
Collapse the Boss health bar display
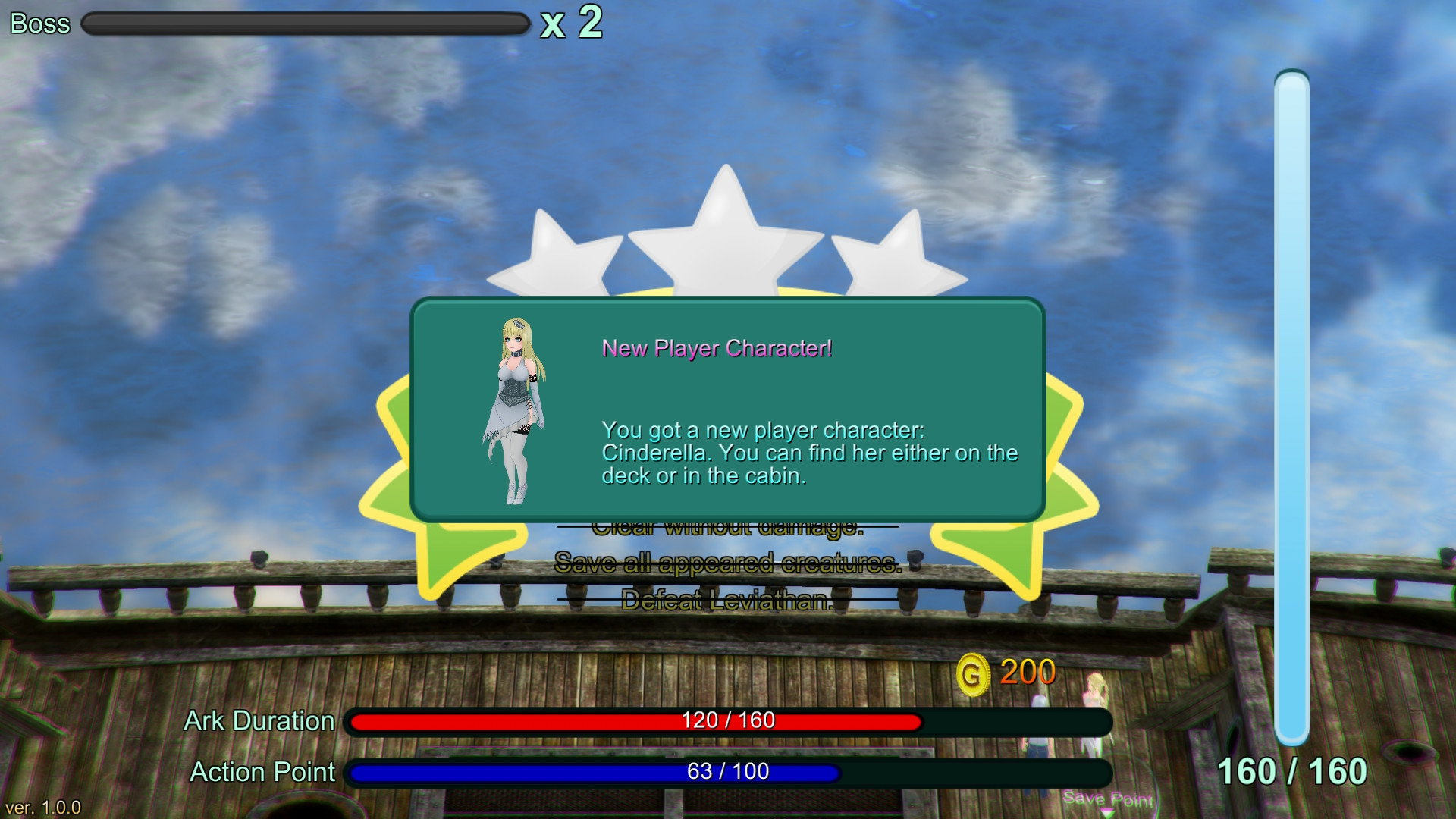pyautogui.click(x=302, y=24)
